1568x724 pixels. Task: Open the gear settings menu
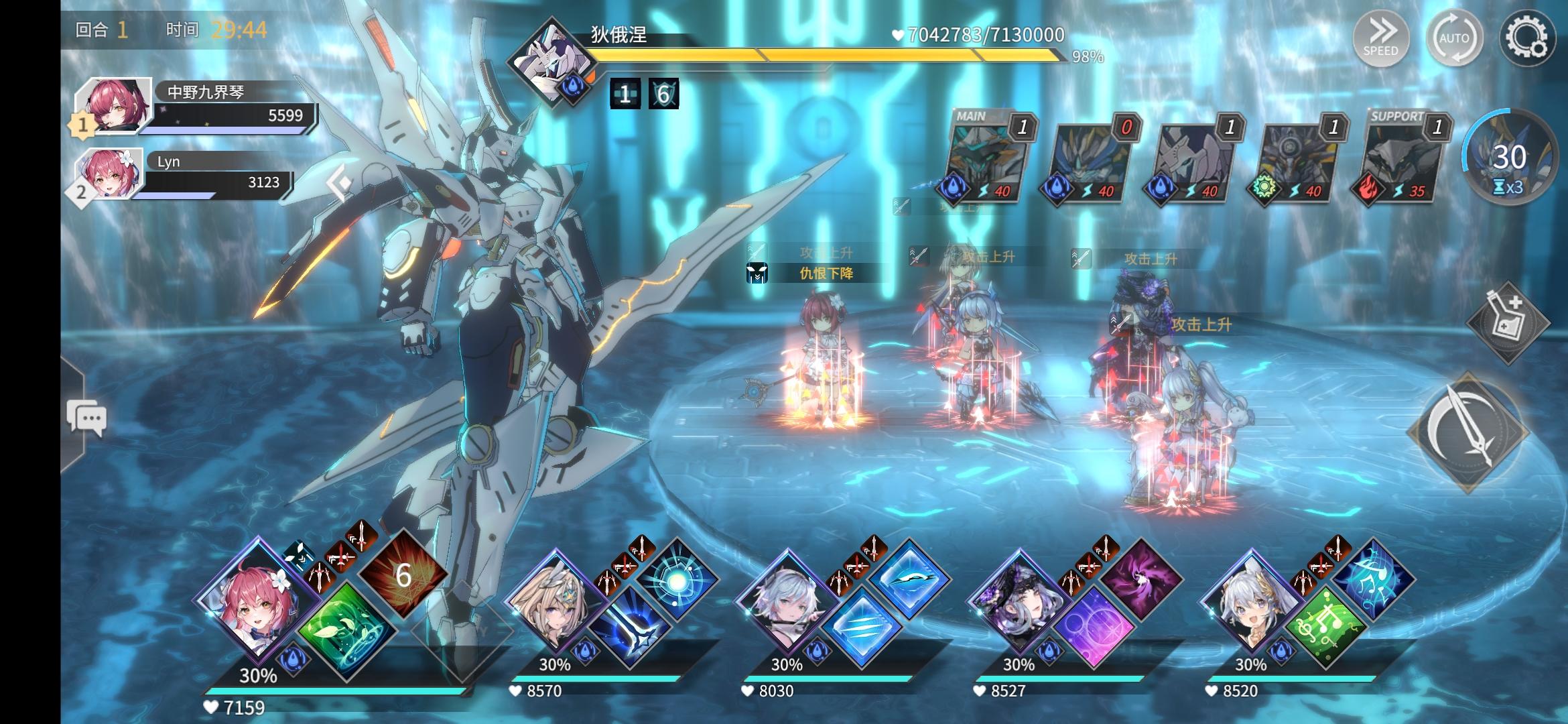1526,38
